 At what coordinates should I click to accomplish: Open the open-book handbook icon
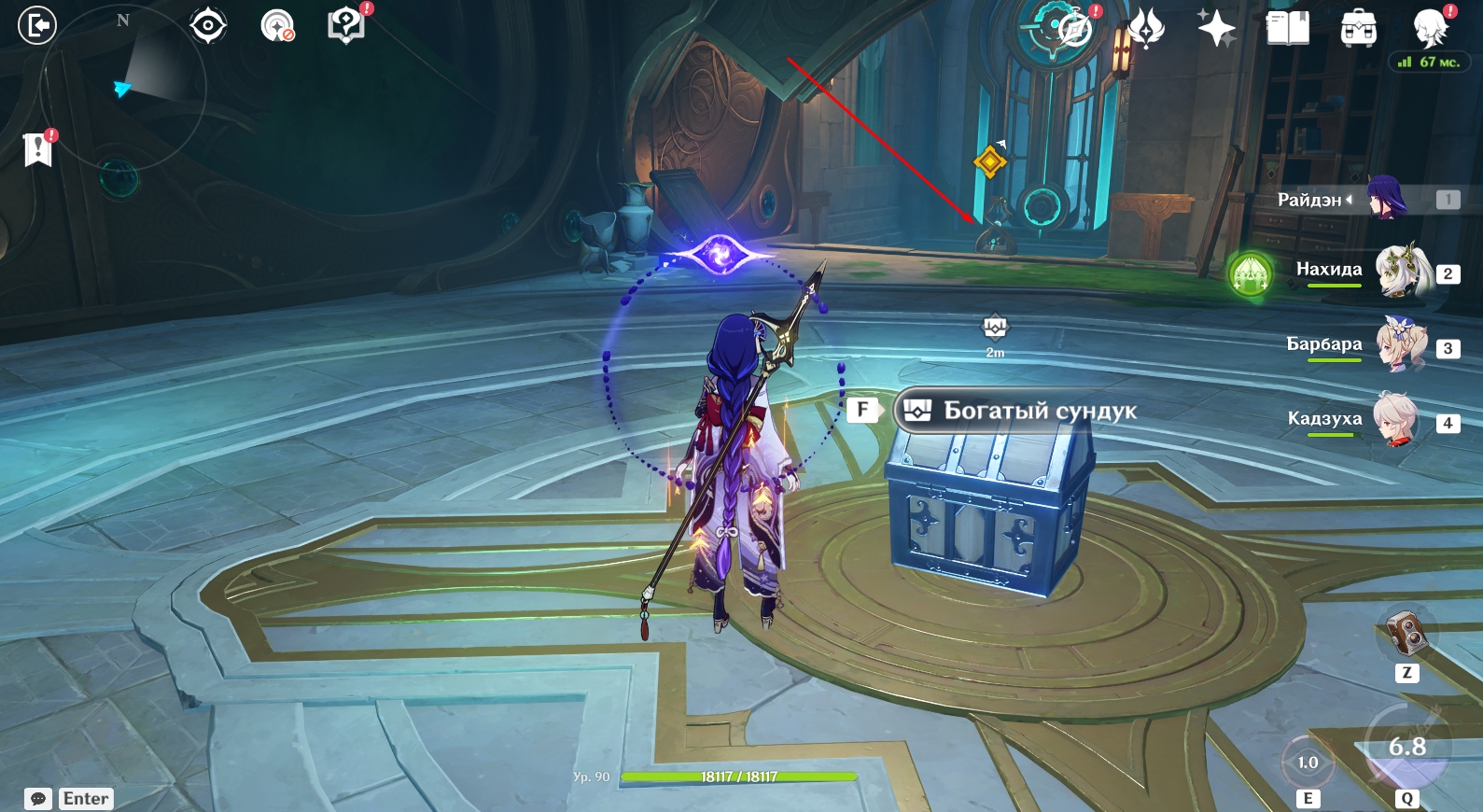pos(1287,28)
